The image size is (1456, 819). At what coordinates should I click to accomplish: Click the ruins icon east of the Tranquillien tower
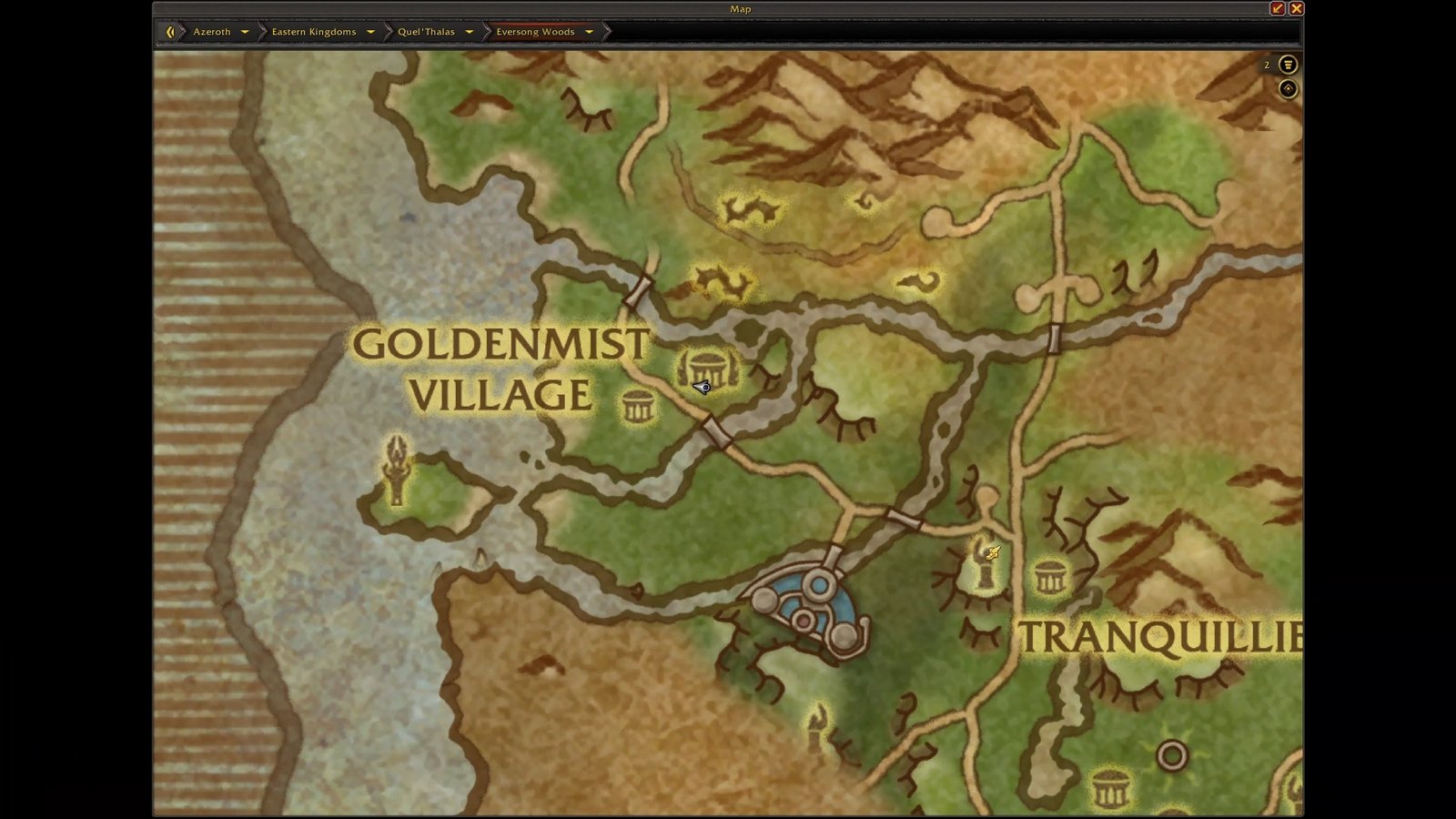1051,578
